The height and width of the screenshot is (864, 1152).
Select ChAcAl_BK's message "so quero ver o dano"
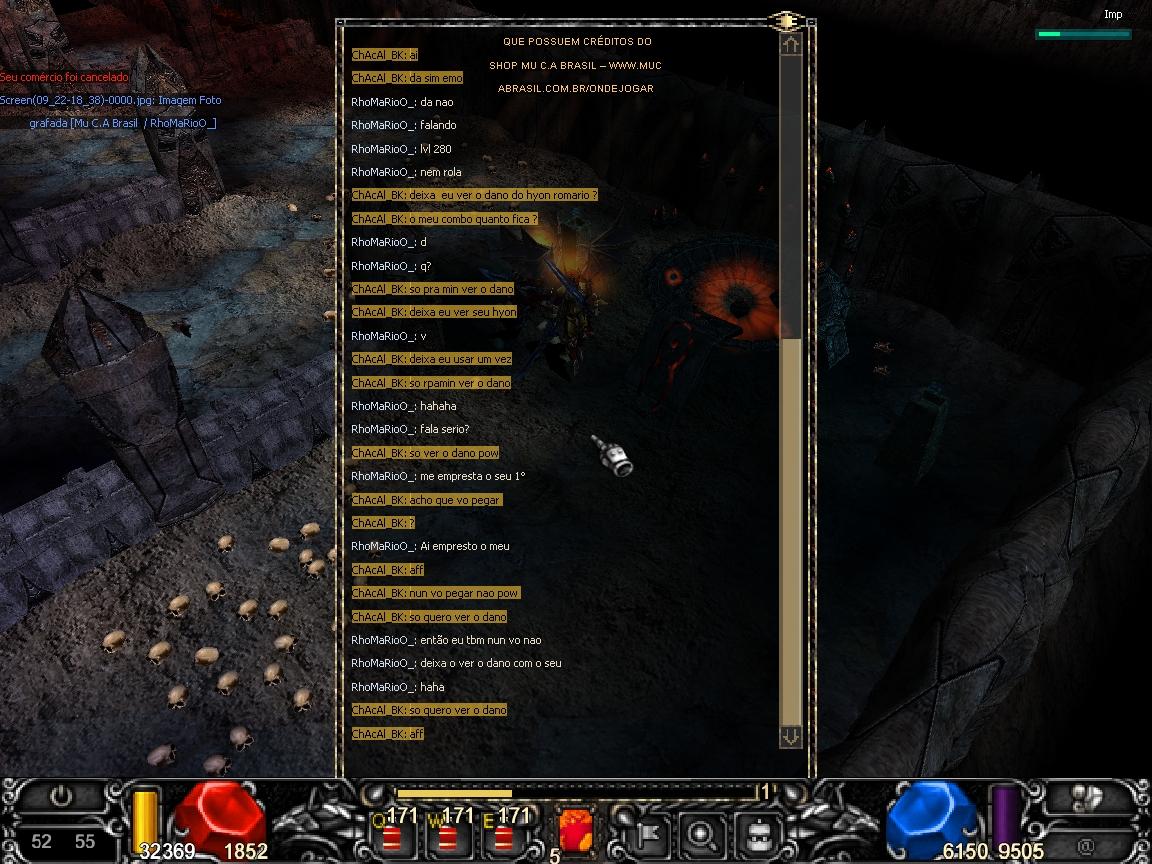[x=429, y=617]
